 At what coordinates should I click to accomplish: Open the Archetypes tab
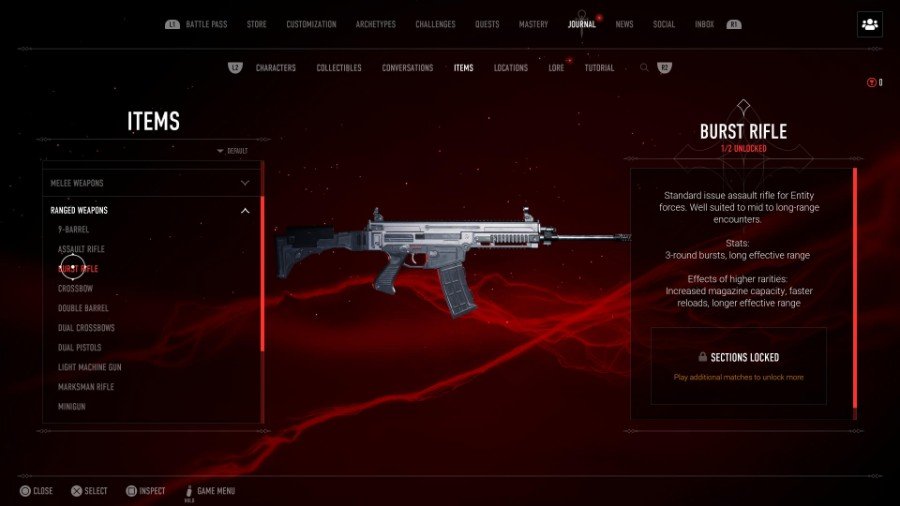376,24
